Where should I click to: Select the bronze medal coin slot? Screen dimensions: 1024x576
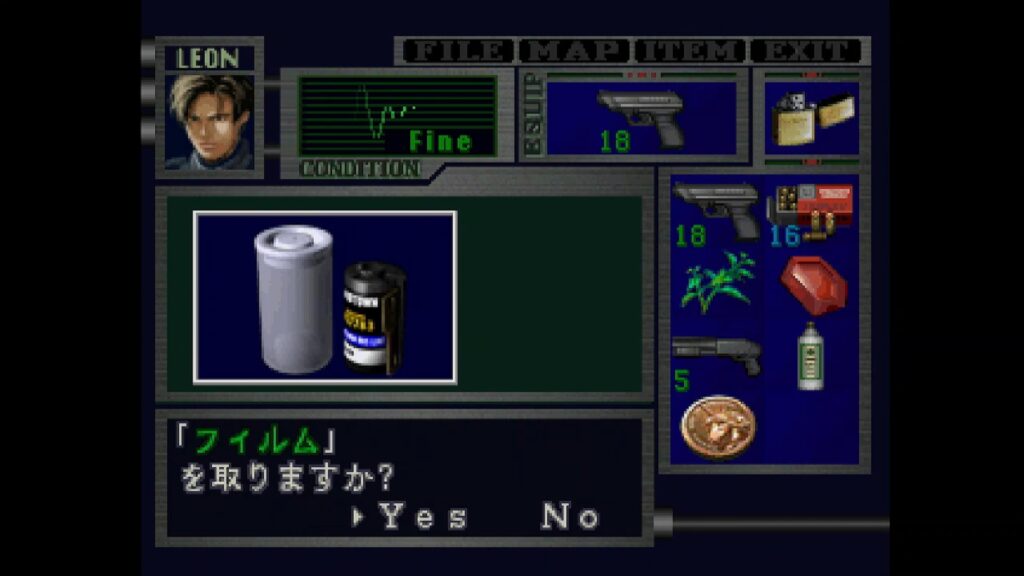(x=717, y=427)
